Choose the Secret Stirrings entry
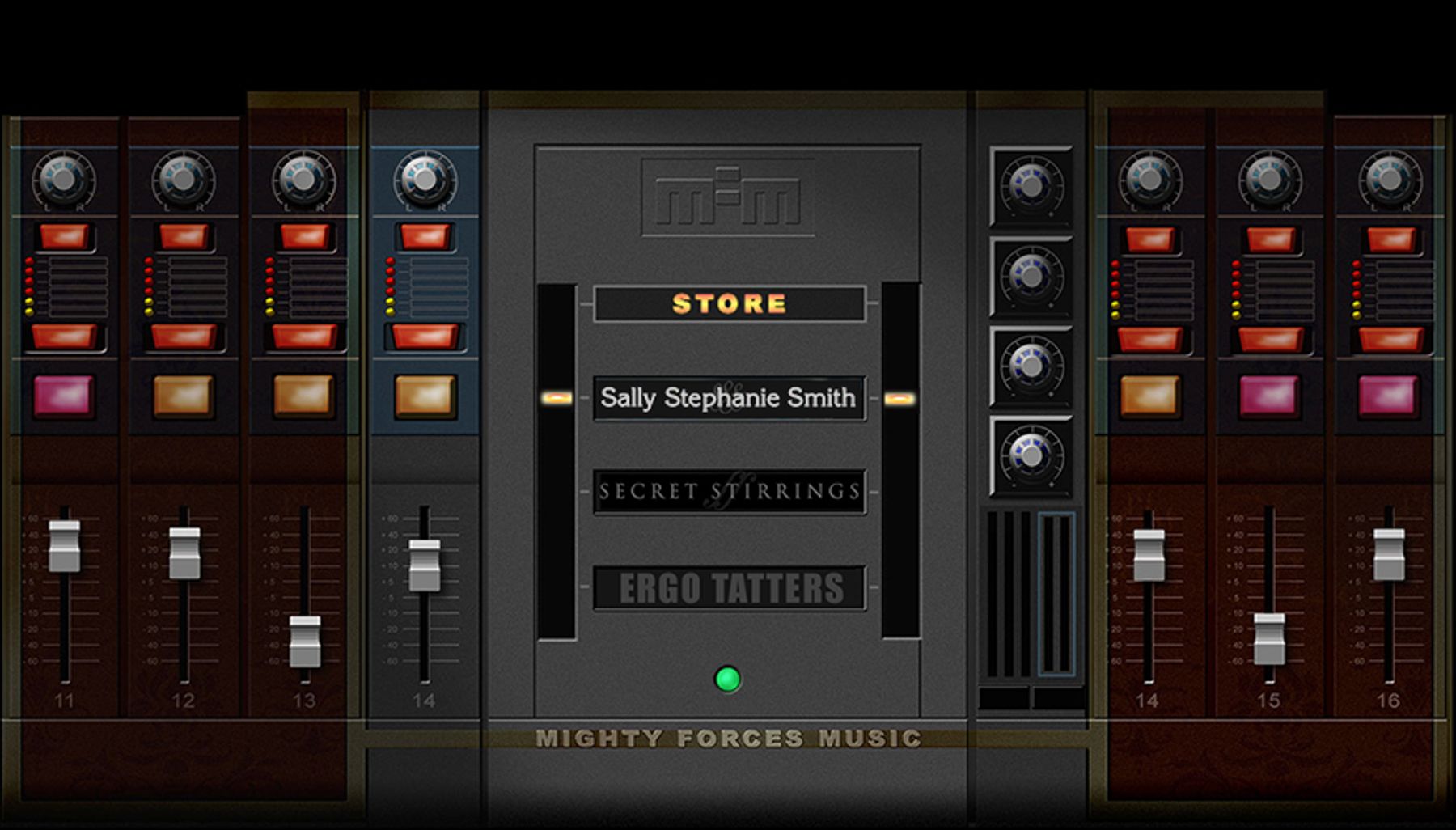 (x=729, y=492)
